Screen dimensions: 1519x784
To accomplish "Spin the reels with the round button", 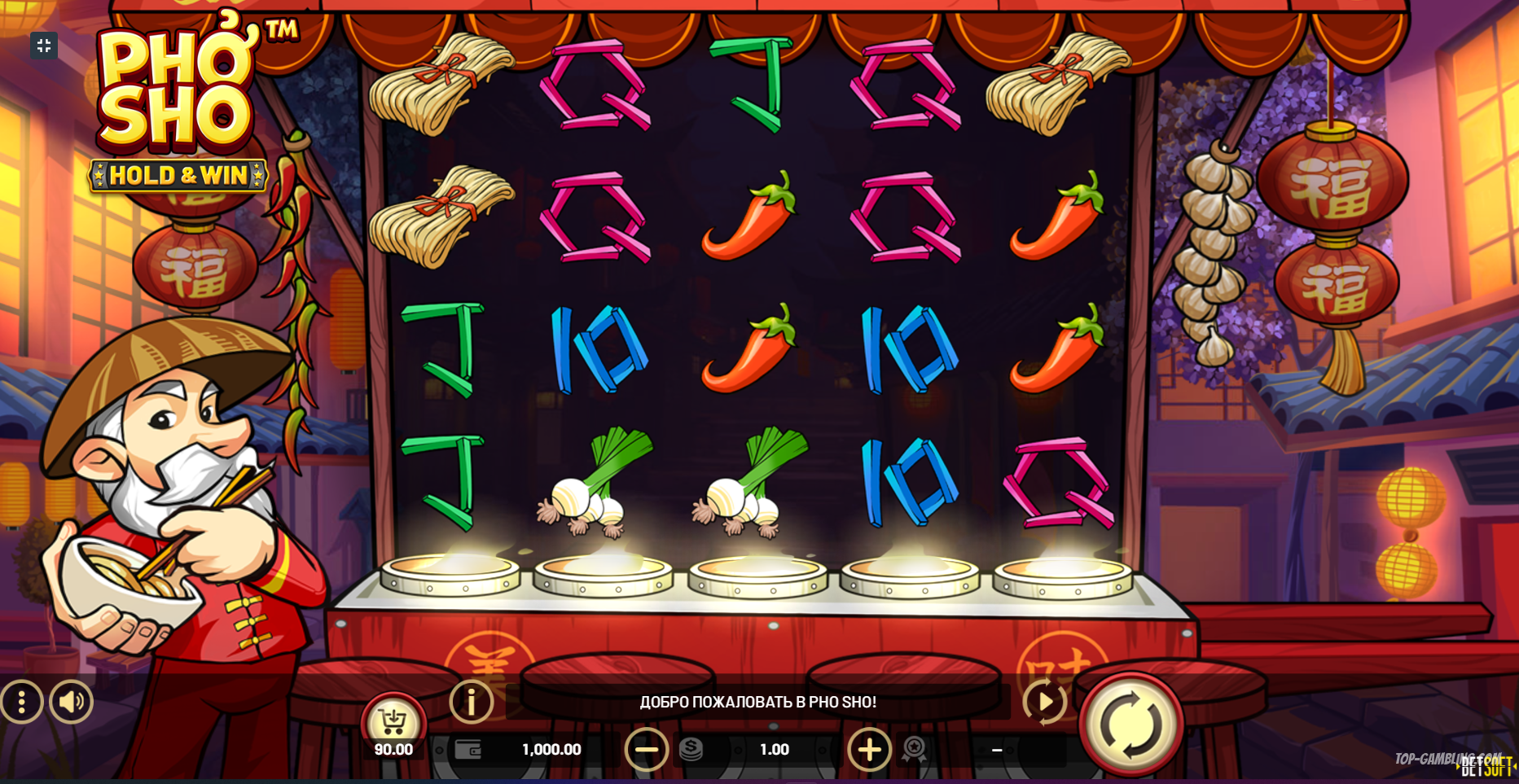I will point(1130,723).
